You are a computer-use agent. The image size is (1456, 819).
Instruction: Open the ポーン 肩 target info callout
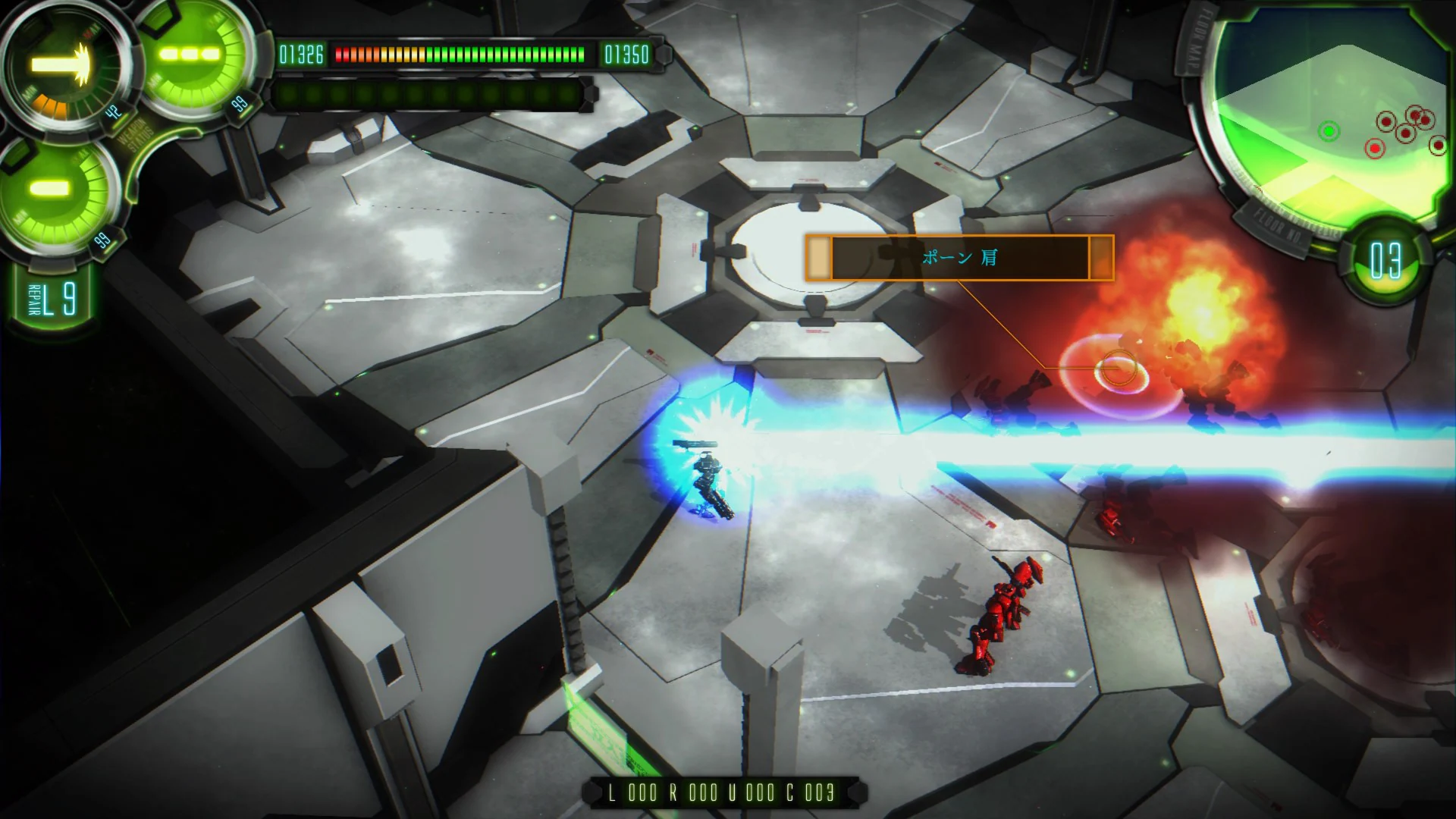(x=959, y=256)
